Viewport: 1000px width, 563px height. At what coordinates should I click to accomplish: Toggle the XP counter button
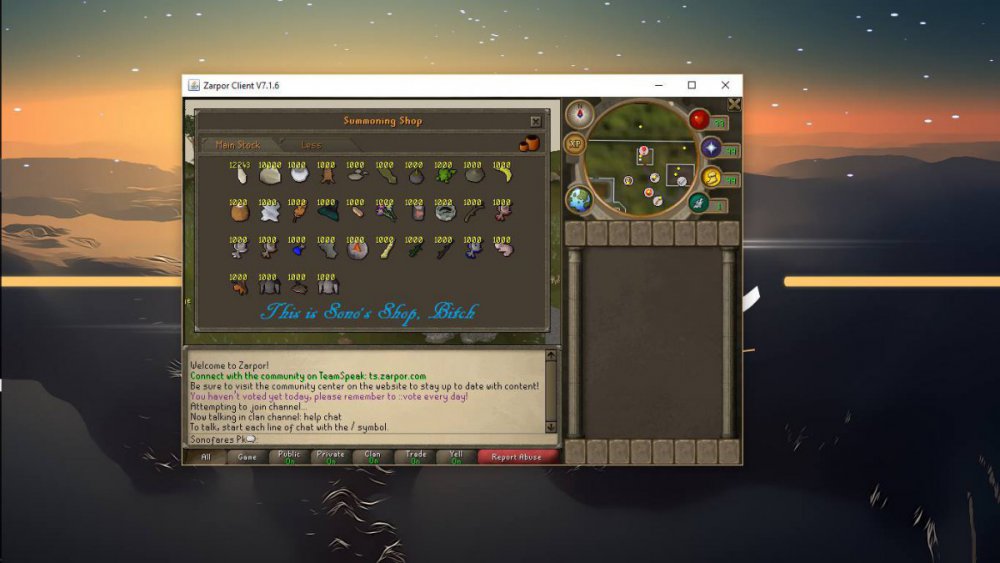click(575, 143)
